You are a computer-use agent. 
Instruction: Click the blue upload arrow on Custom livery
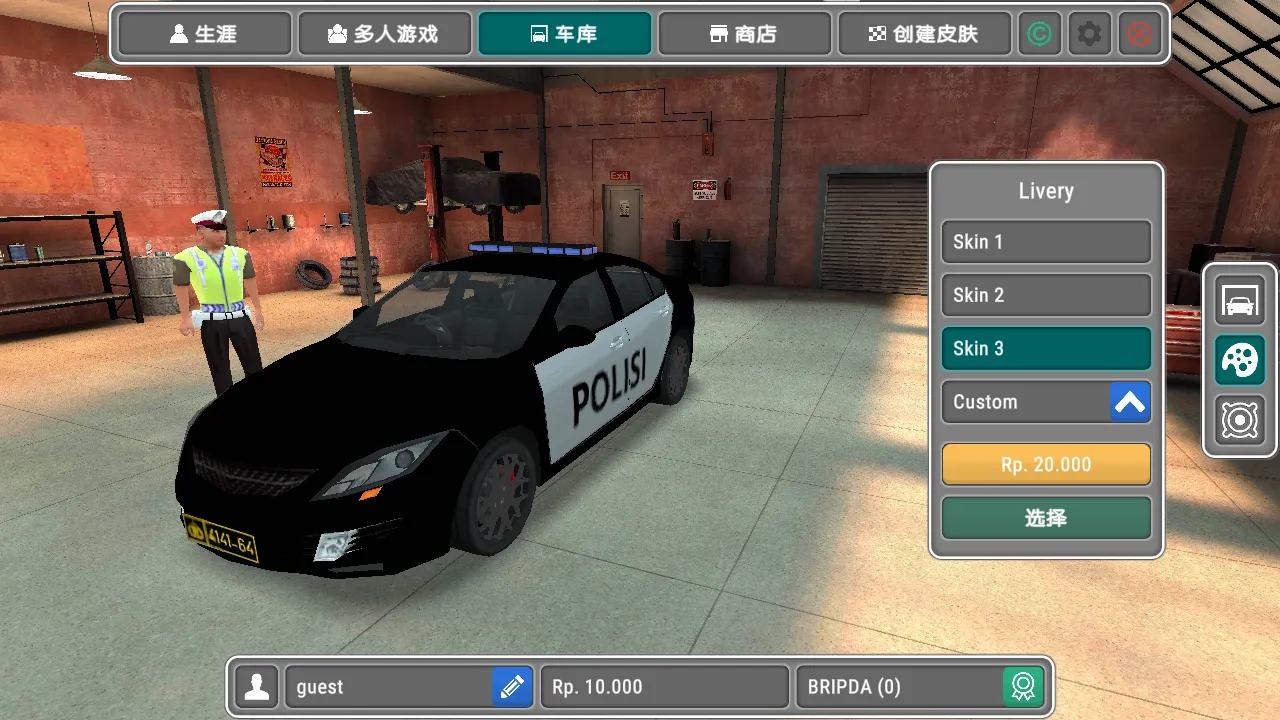click(1130, 401)
